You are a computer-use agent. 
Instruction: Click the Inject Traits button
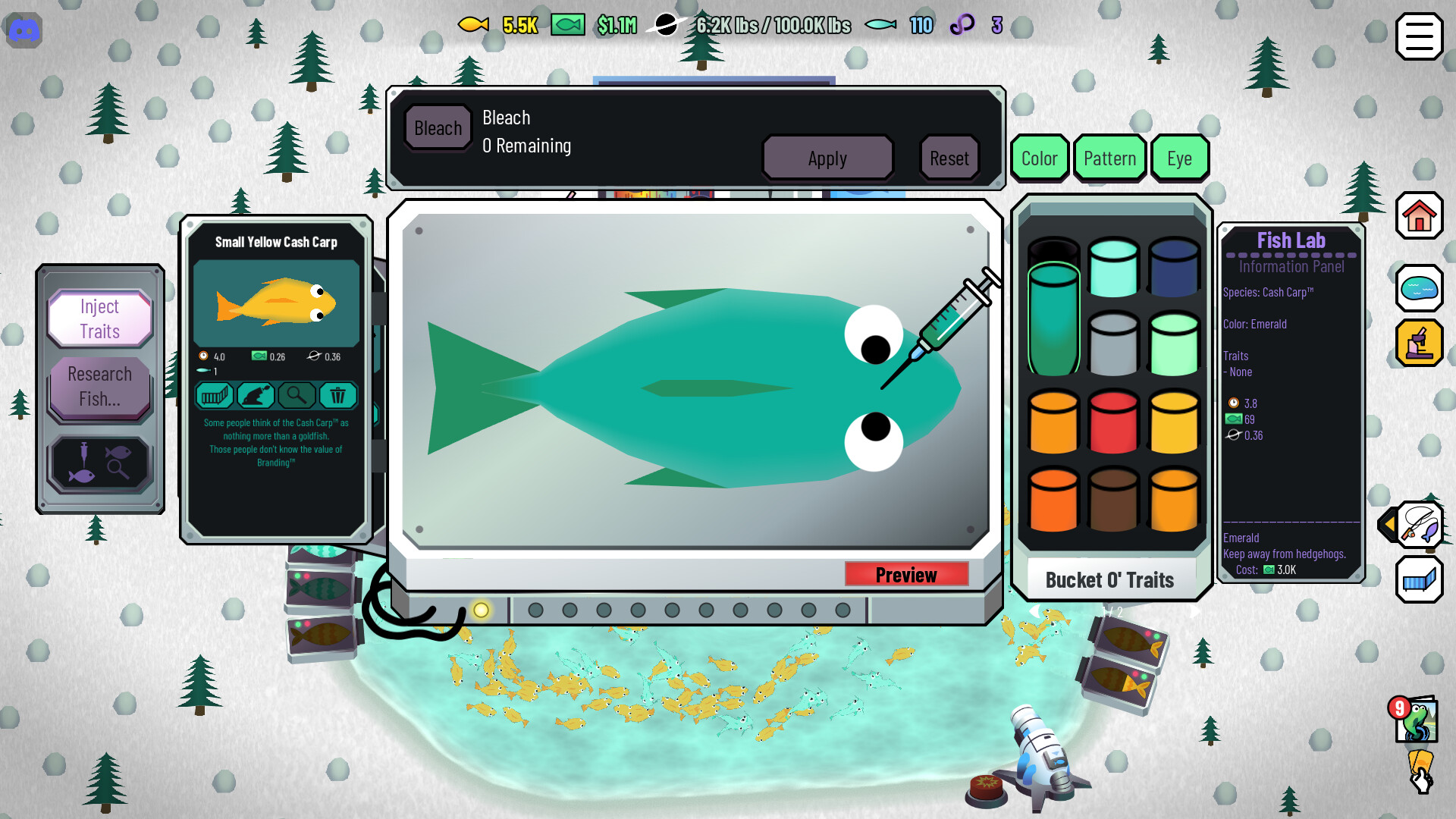99,318
